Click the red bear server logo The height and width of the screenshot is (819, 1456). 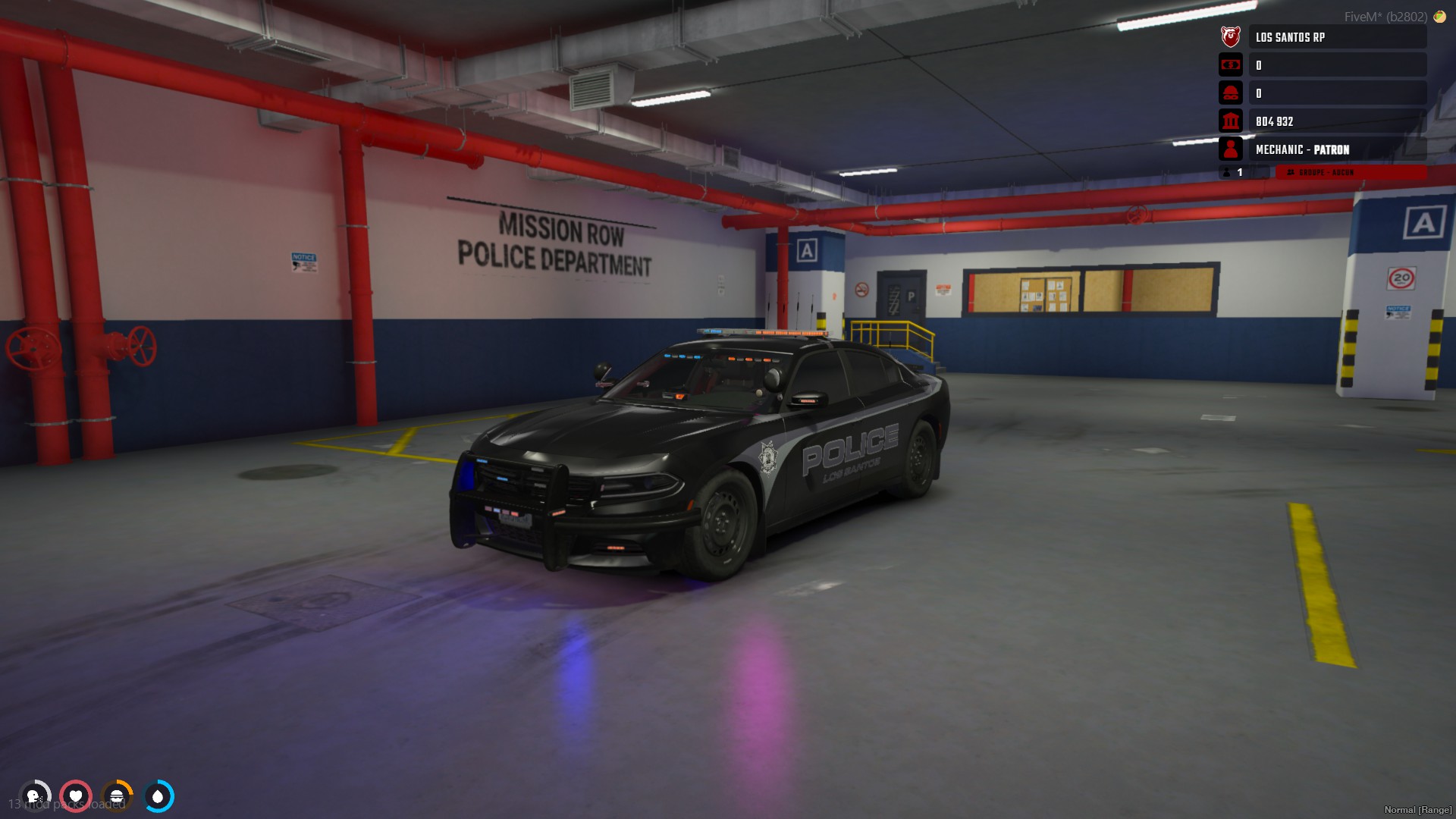(1230, 36)
